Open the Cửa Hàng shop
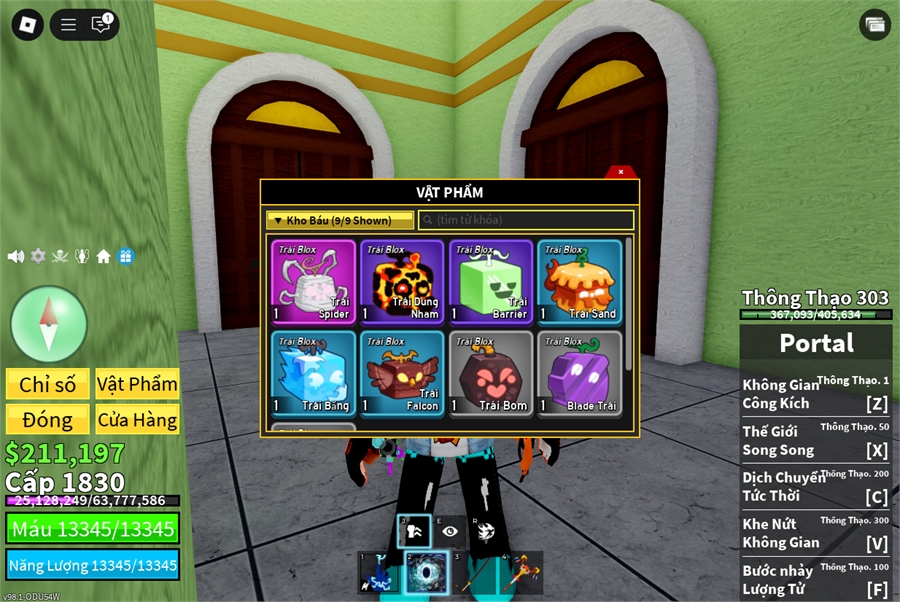 pos(137,420)
